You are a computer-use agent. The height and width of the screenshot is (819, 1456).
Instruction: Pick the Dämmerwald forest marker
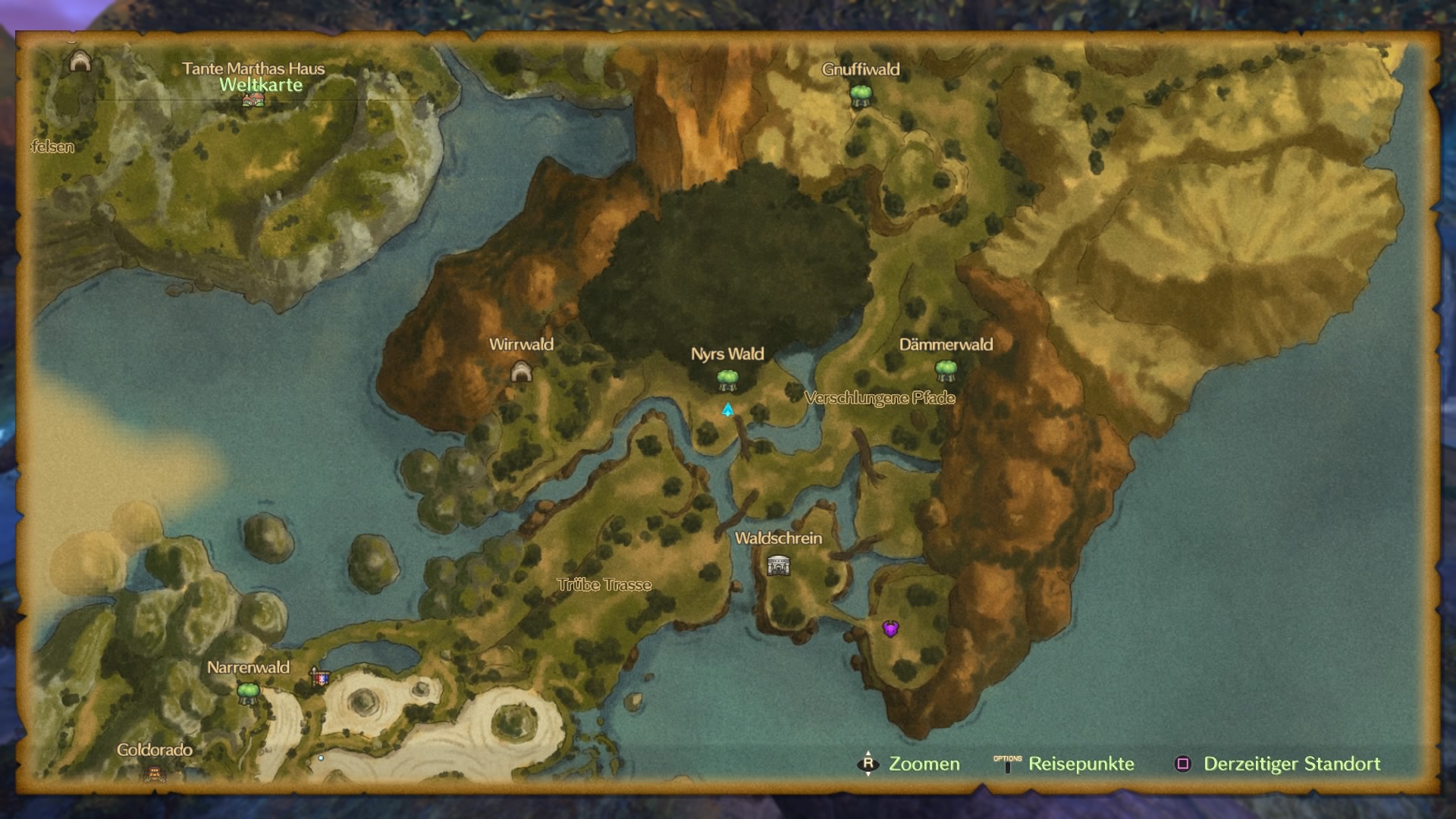tap(946, 370)
